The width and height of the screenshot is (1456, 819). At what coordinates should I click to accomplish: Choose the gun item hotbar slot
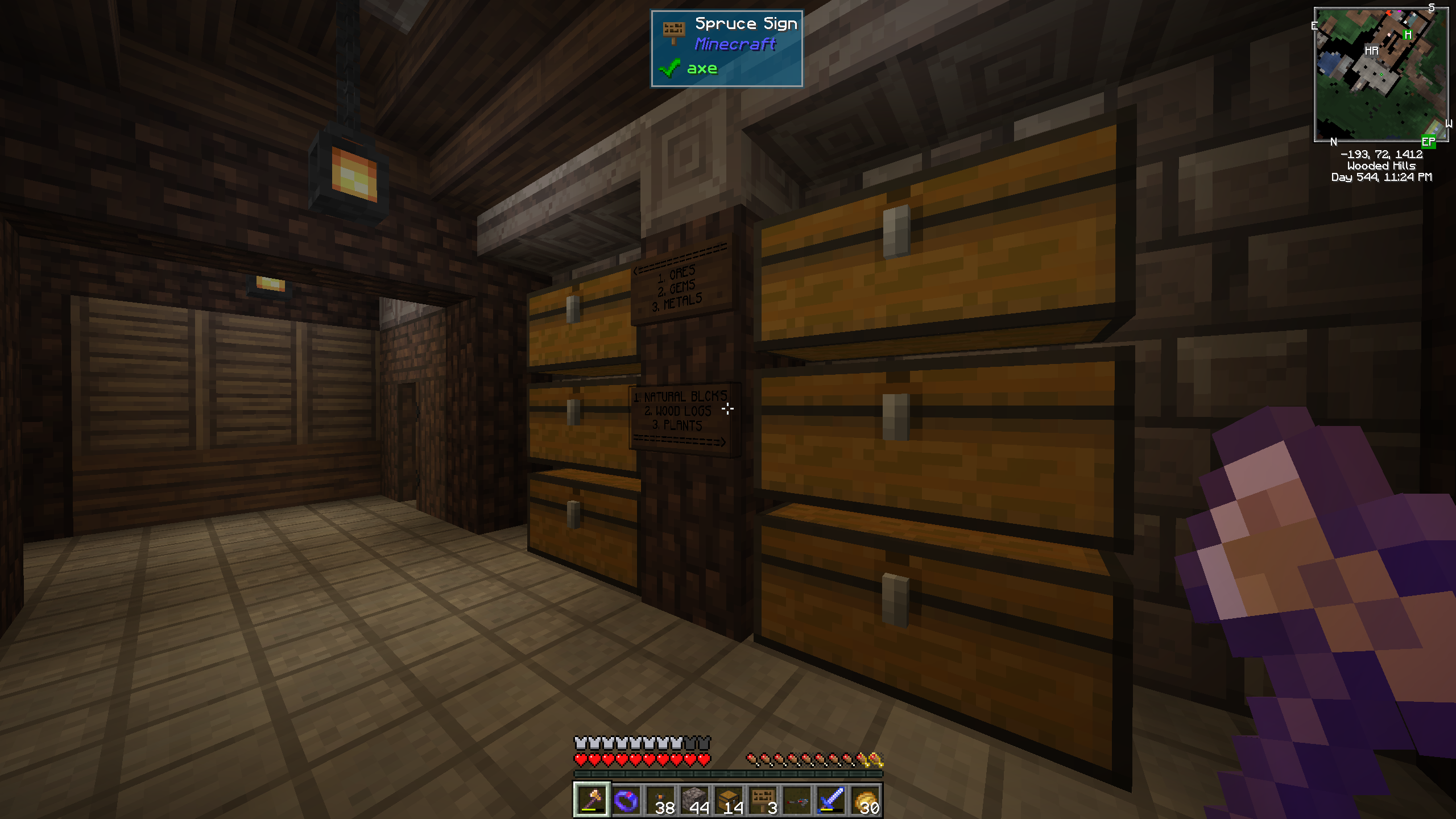coord(797,800)
